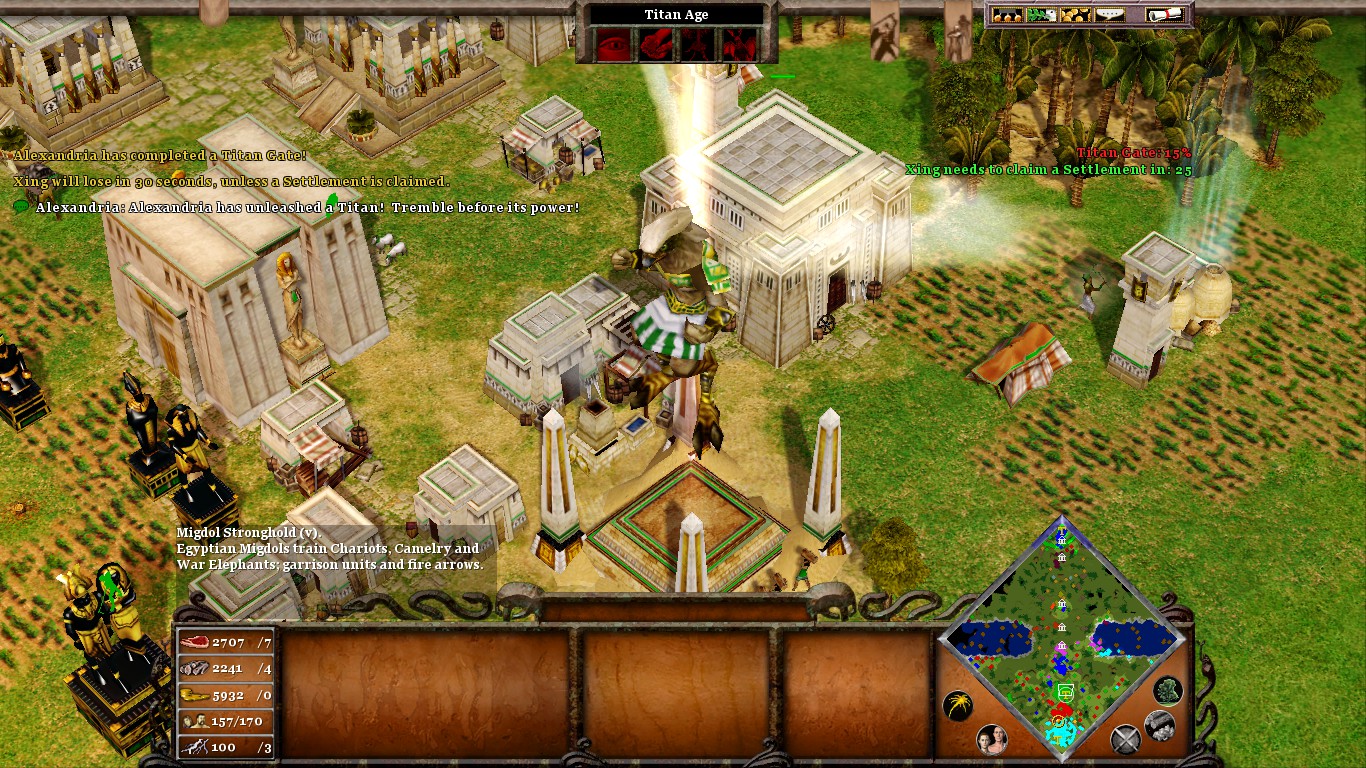
Task: Open the three golden orbs menu button
Action: pyautogui.click(x=1006, y=15)
